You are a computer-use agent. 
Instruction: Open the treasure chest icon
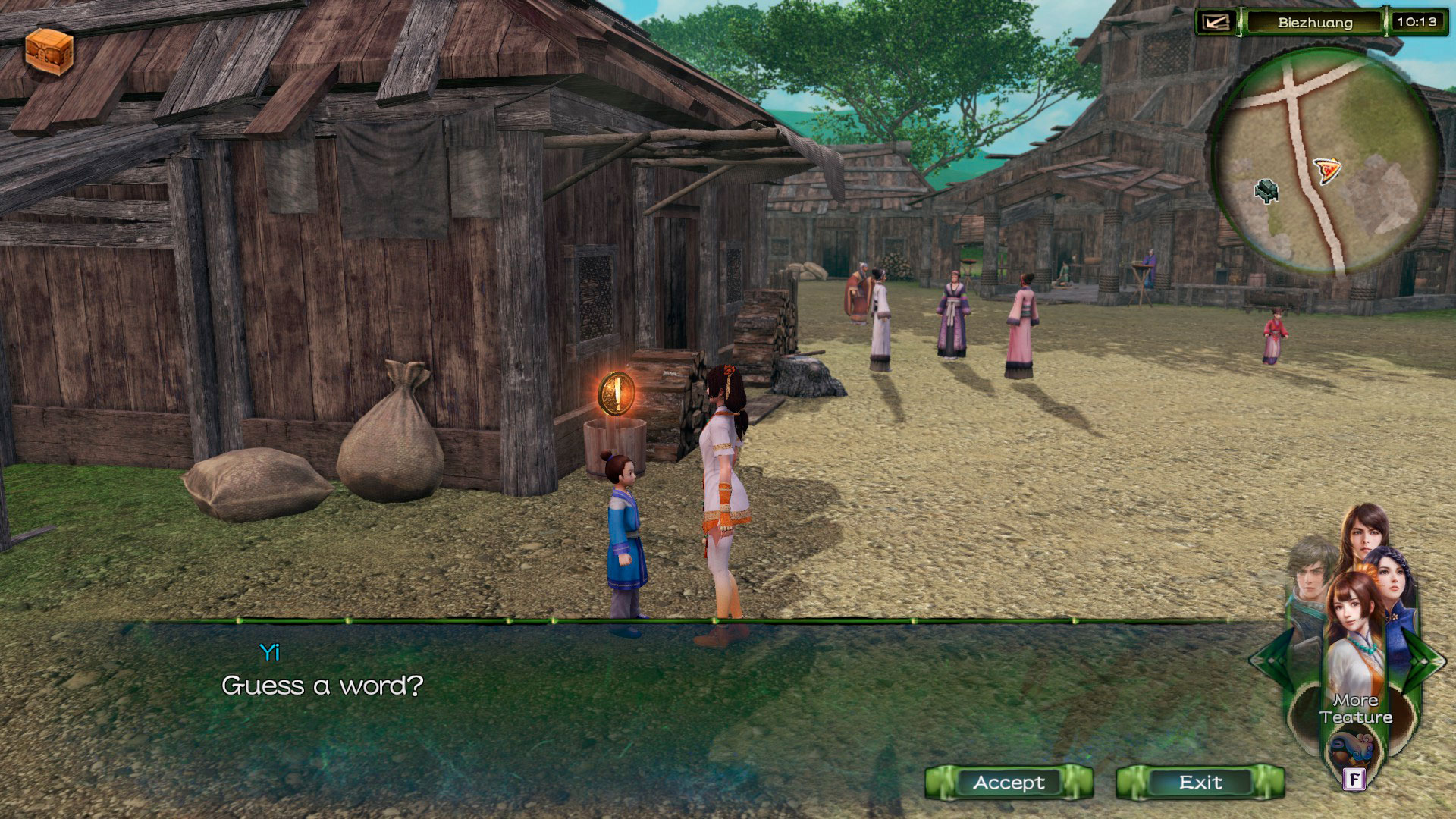(49, 52)
